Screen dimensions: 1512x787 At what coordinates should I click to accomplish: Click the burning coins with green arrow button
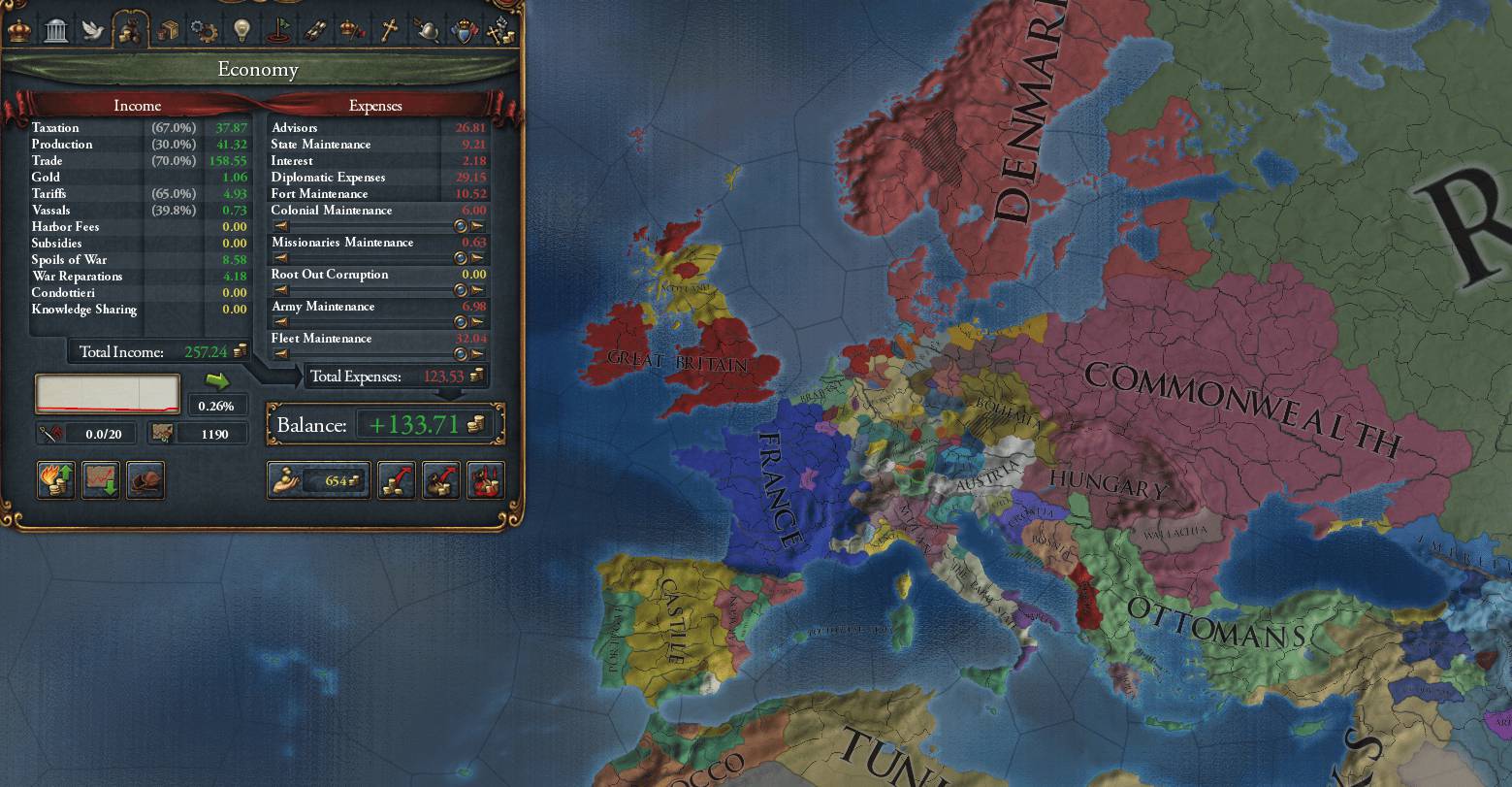(56, 479)
